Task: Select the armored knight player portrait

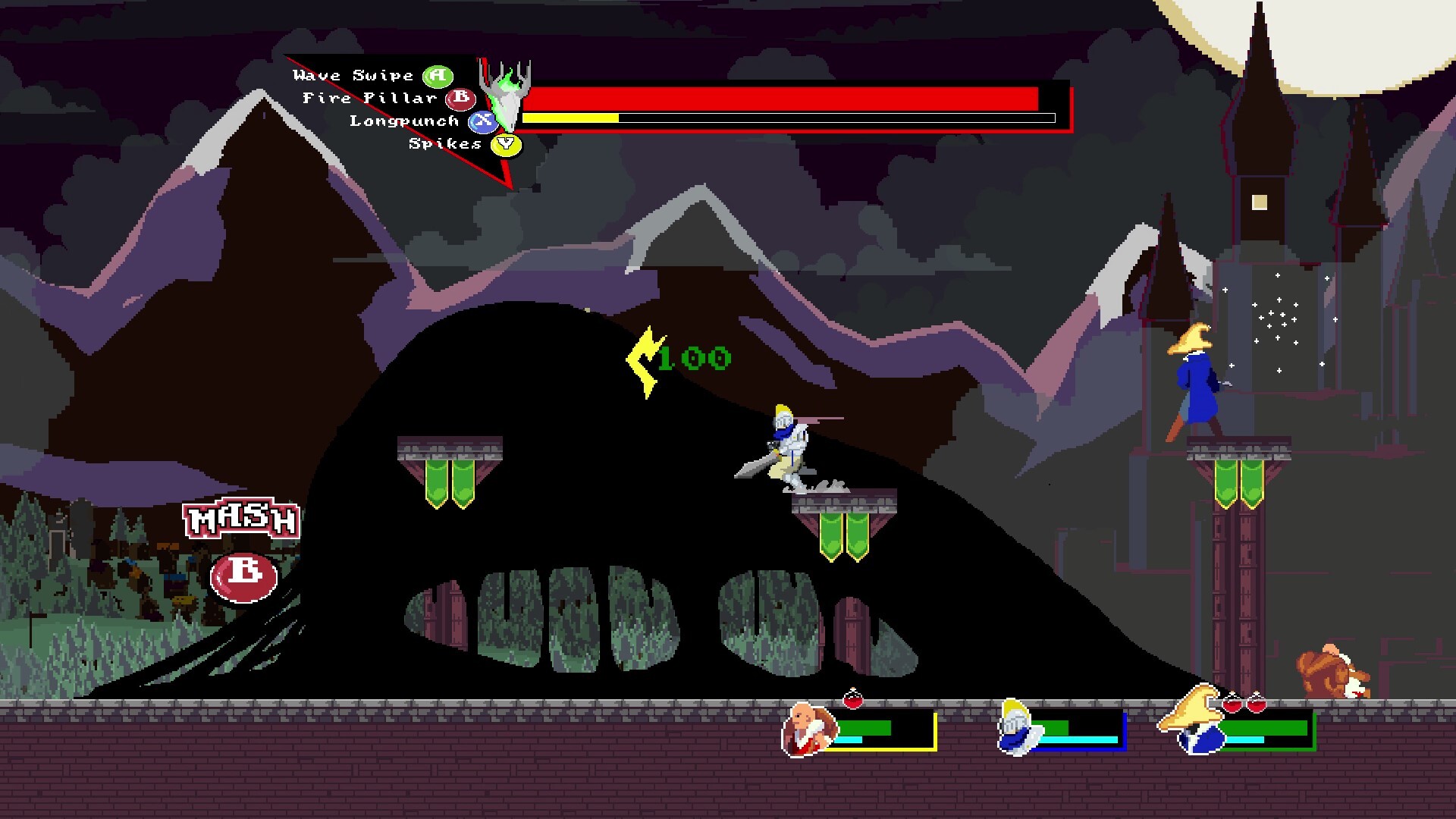Action: point(1015,728)
